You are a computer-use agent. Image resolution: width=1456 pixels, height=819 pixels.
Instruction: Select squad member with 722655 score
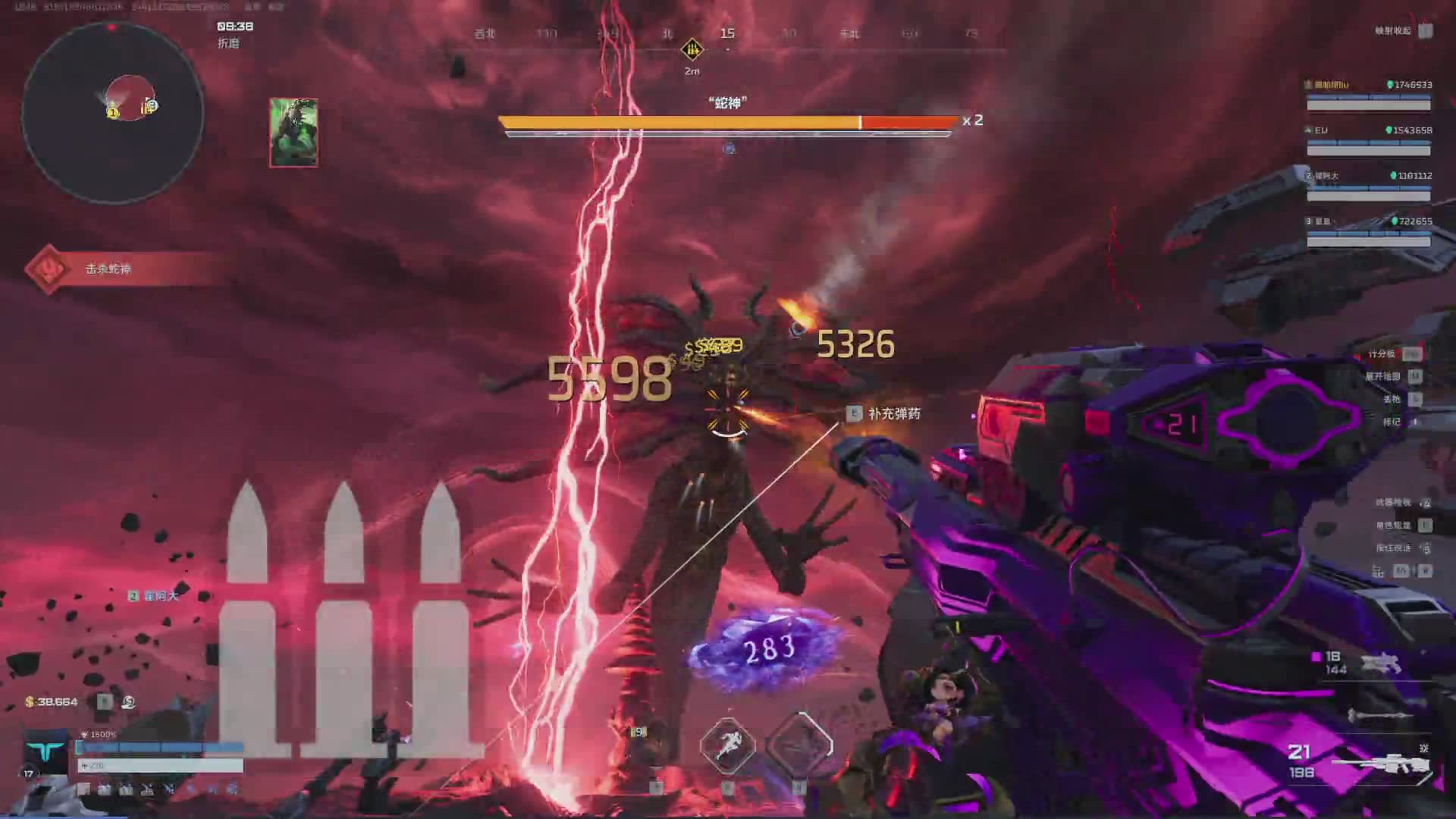tap(1368, 231)
